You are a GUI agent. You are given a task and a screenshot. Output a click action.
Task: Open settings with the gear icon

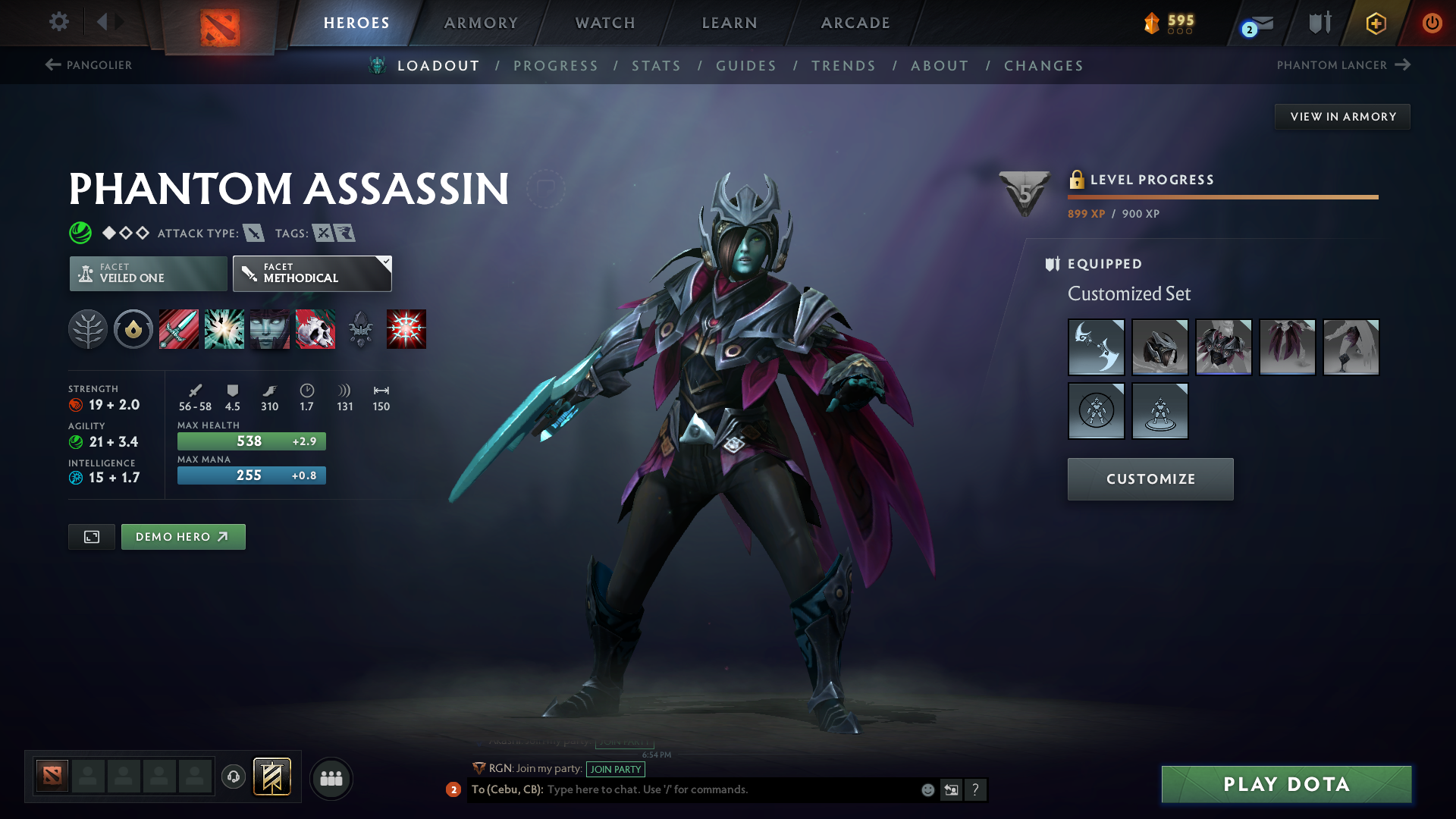click(59, 22)
